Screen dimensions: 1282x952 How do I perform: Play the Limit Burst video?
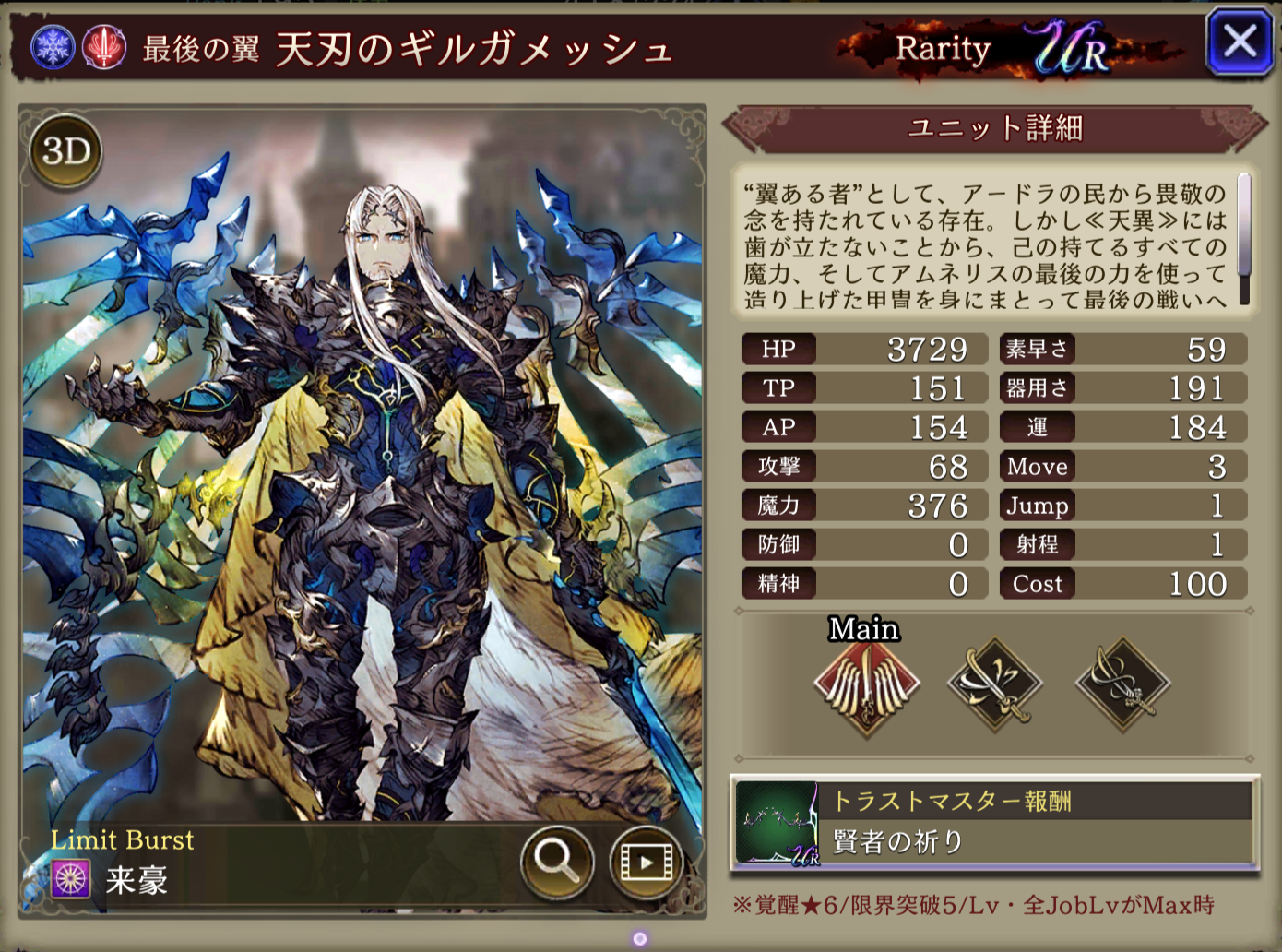(645, 862)
